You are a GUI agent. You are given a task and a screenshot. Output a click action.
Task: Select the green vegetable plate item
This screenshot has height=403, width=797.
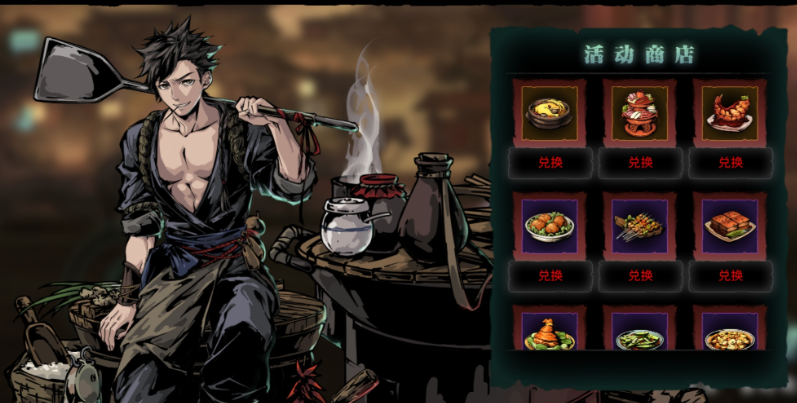pos(640,332)
